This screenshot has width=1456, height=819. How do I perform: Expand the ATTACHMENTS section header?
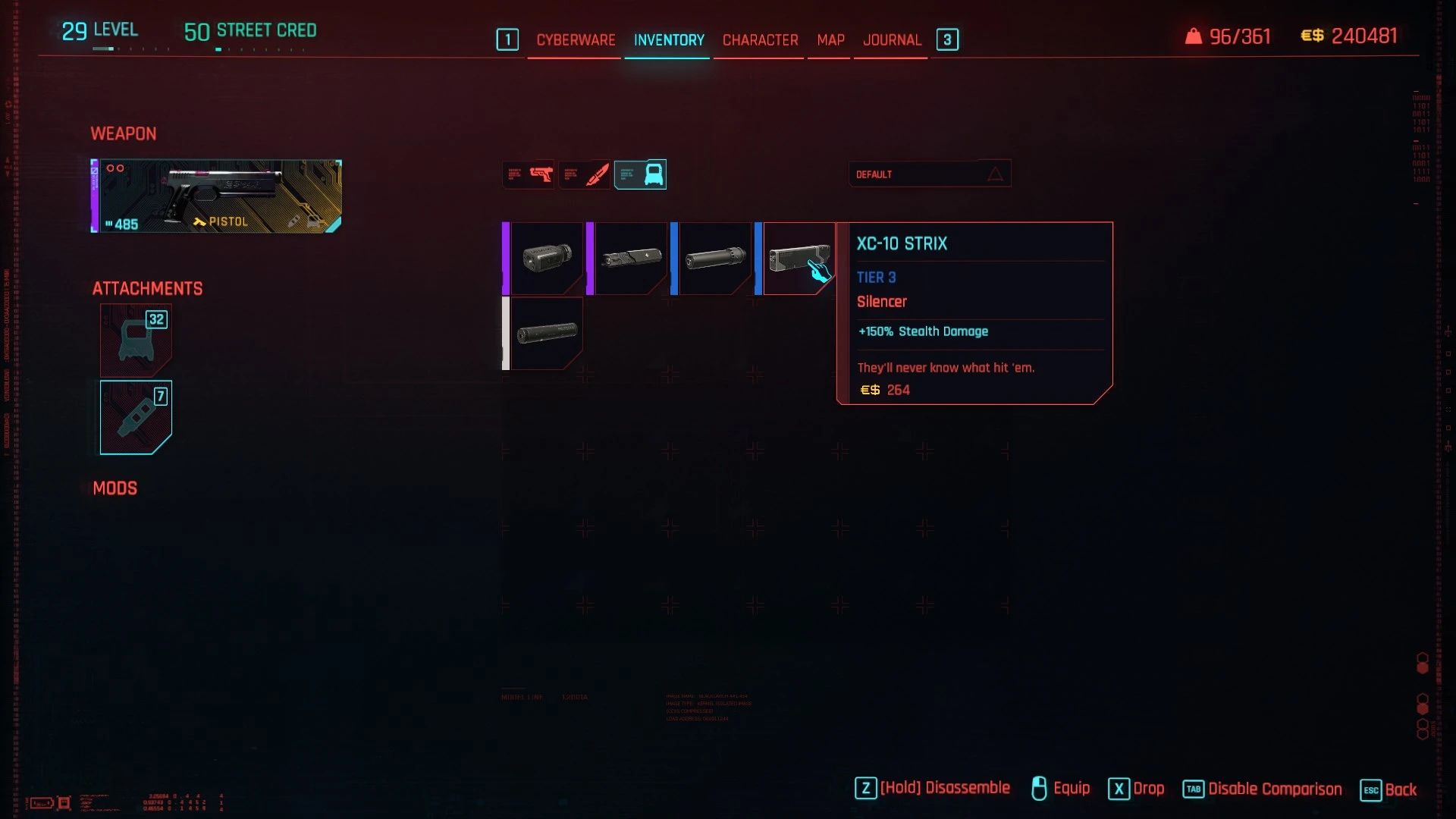tap(146, 288)
